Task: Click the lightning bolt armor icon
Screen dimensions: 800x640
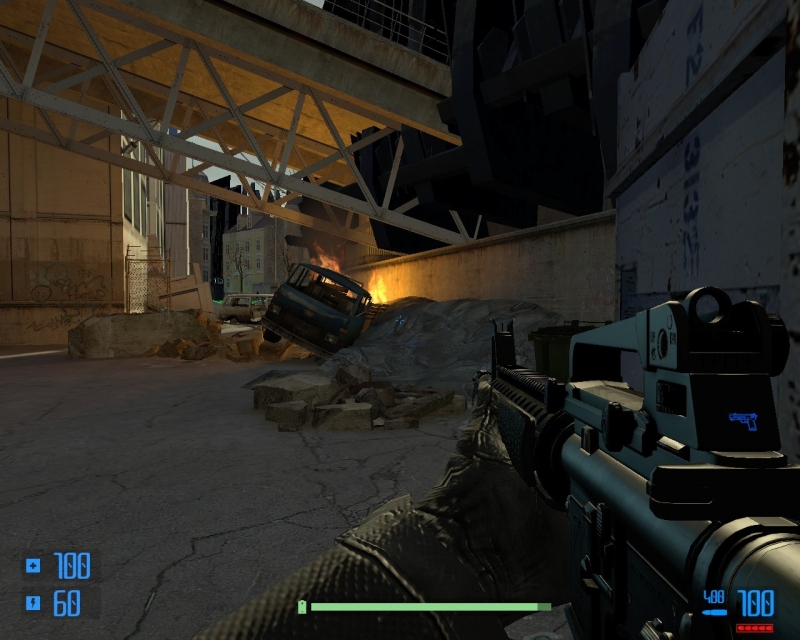Action: click(33, 603)
